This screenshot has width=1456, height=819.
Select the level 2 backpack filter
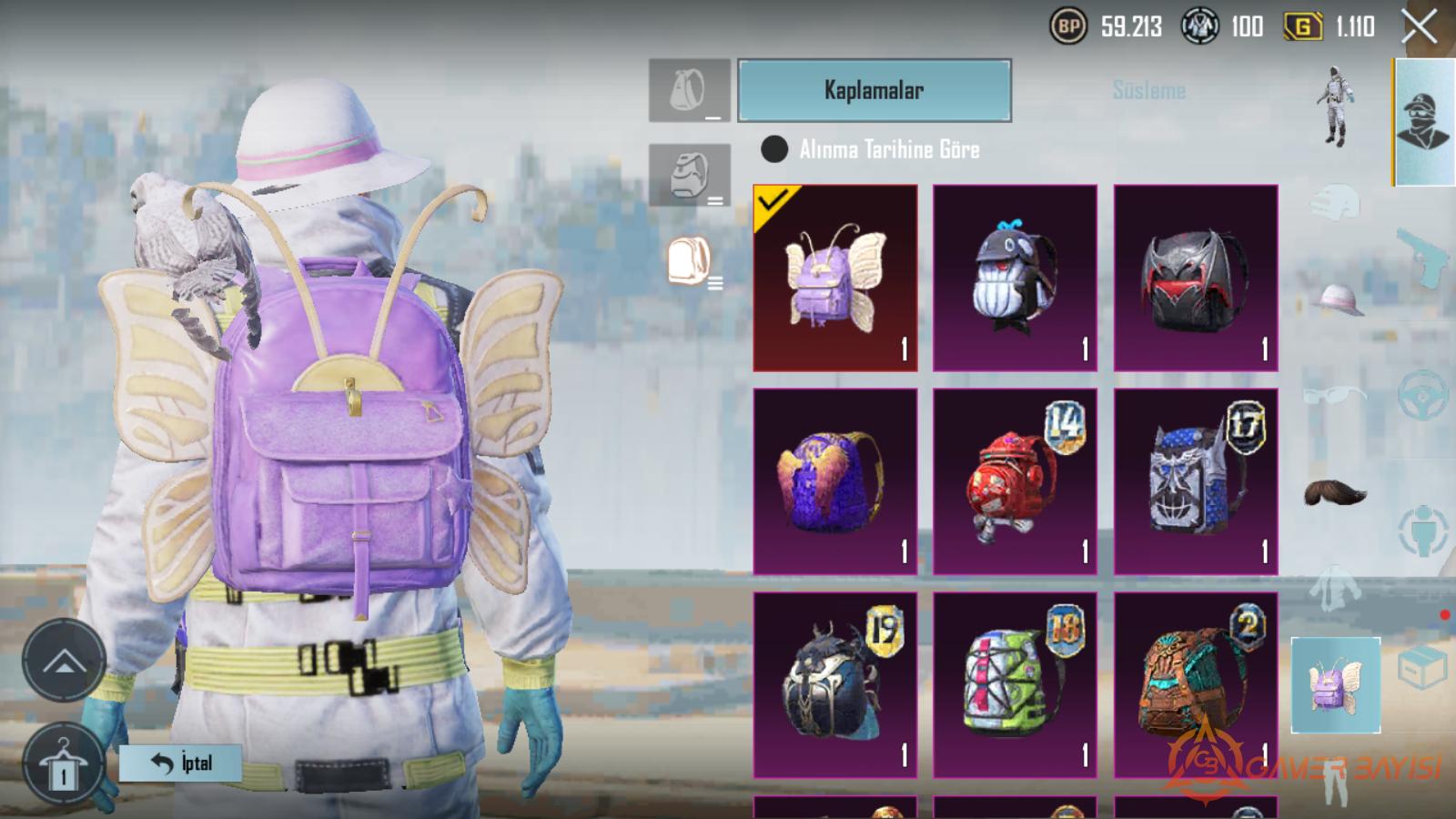click(x=689, y=175)
